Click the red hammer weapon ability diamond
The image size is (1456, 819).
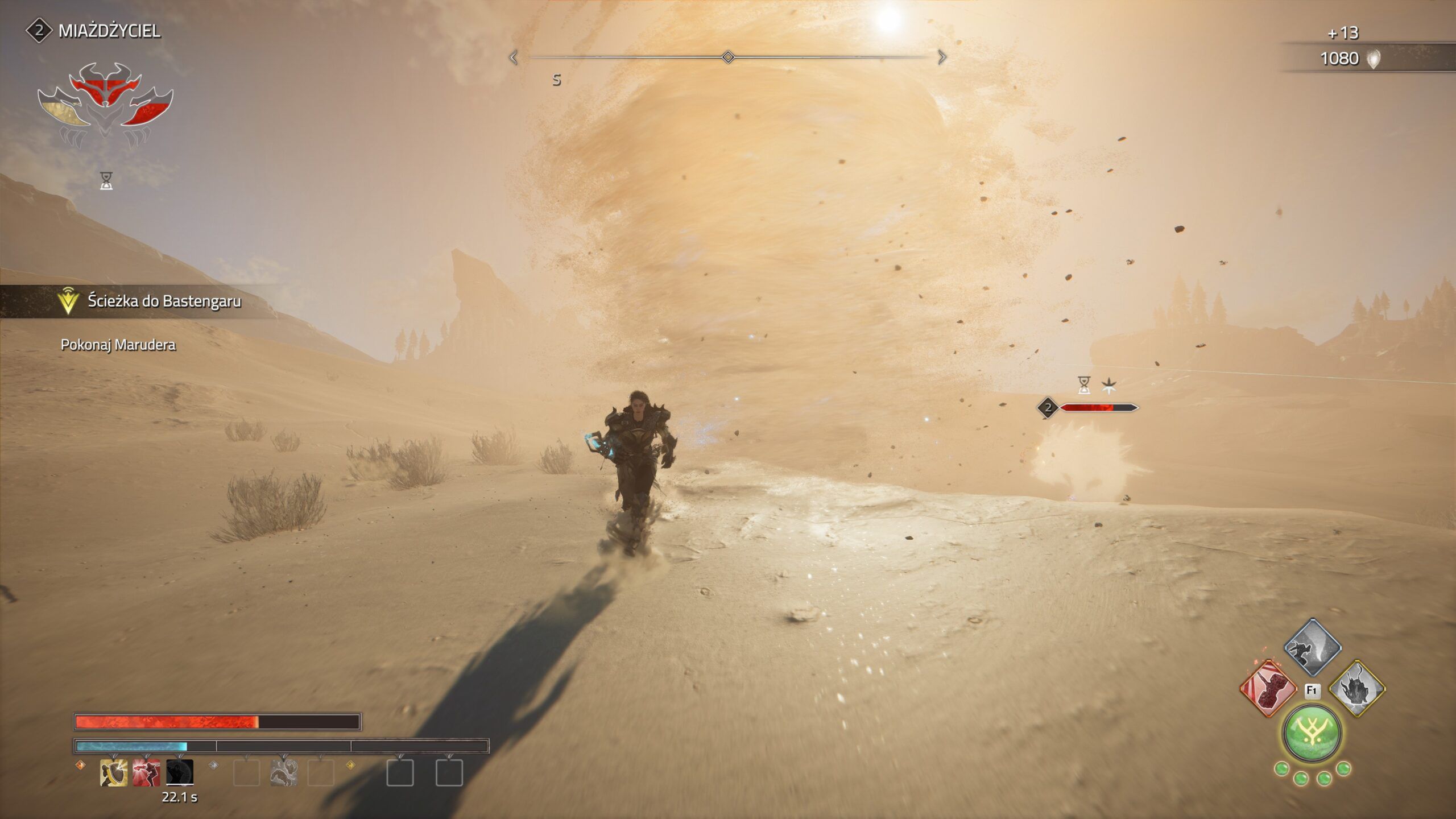point(1268,689)
